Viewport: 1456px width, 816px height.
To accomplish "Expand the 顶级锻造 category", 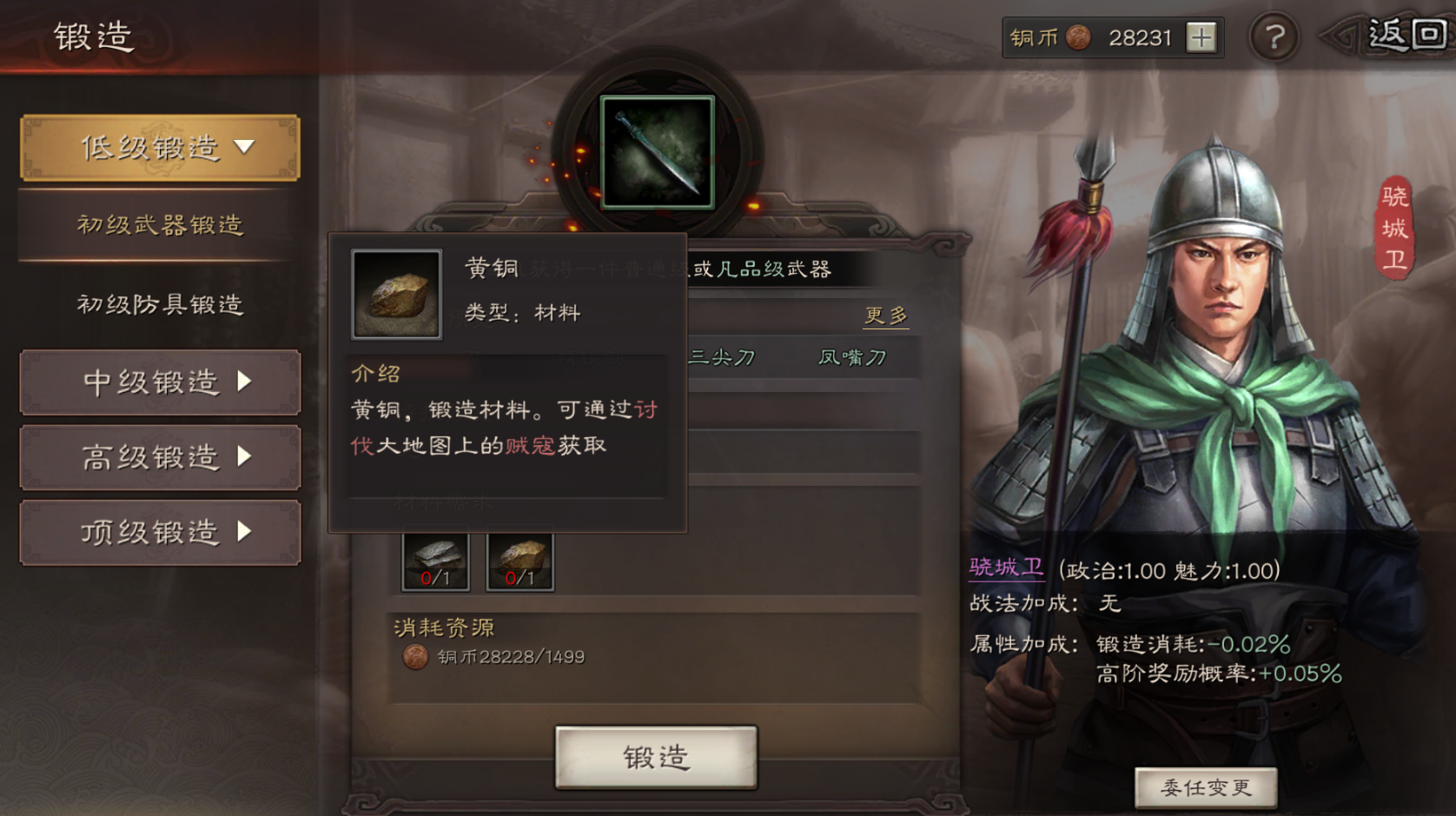I will coord(160,532).
